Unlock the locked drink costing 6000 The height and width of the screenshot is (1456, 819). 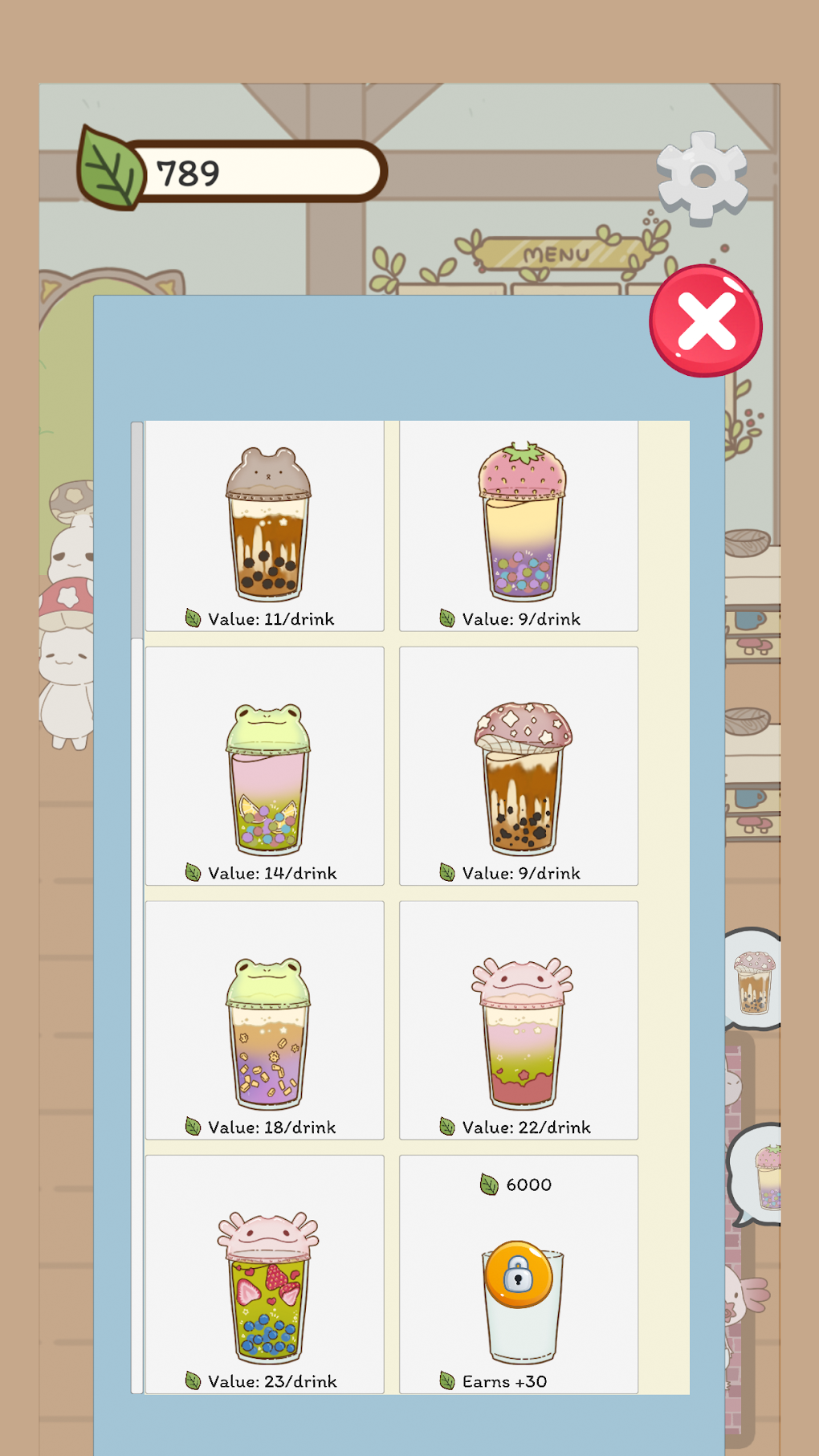click(x=519, y=1275)
